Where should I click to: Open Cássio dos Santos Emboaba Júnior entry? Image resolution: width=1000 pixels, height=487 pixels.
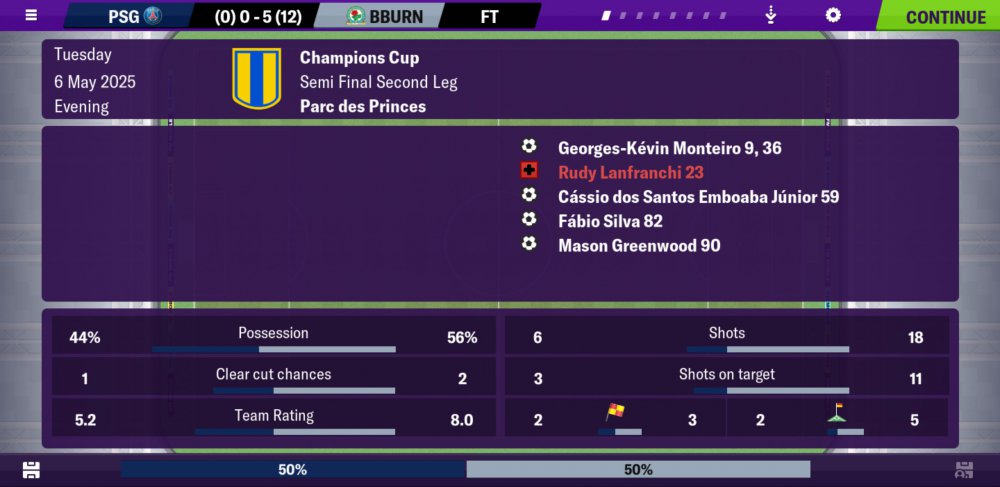698,197
